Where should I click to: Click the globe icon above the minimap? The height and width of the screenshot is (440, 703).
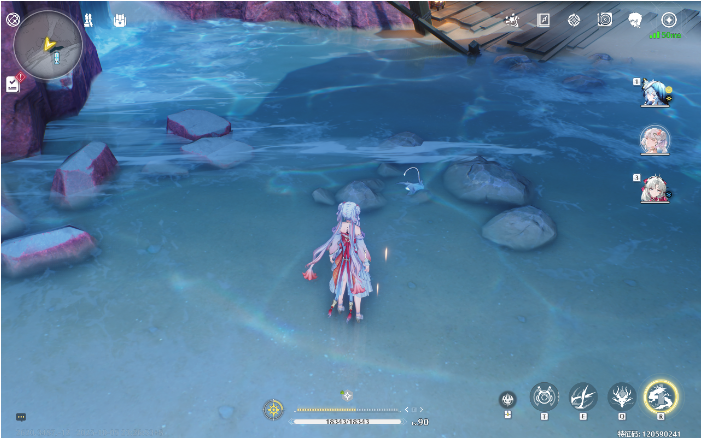(x=13, y=19)
